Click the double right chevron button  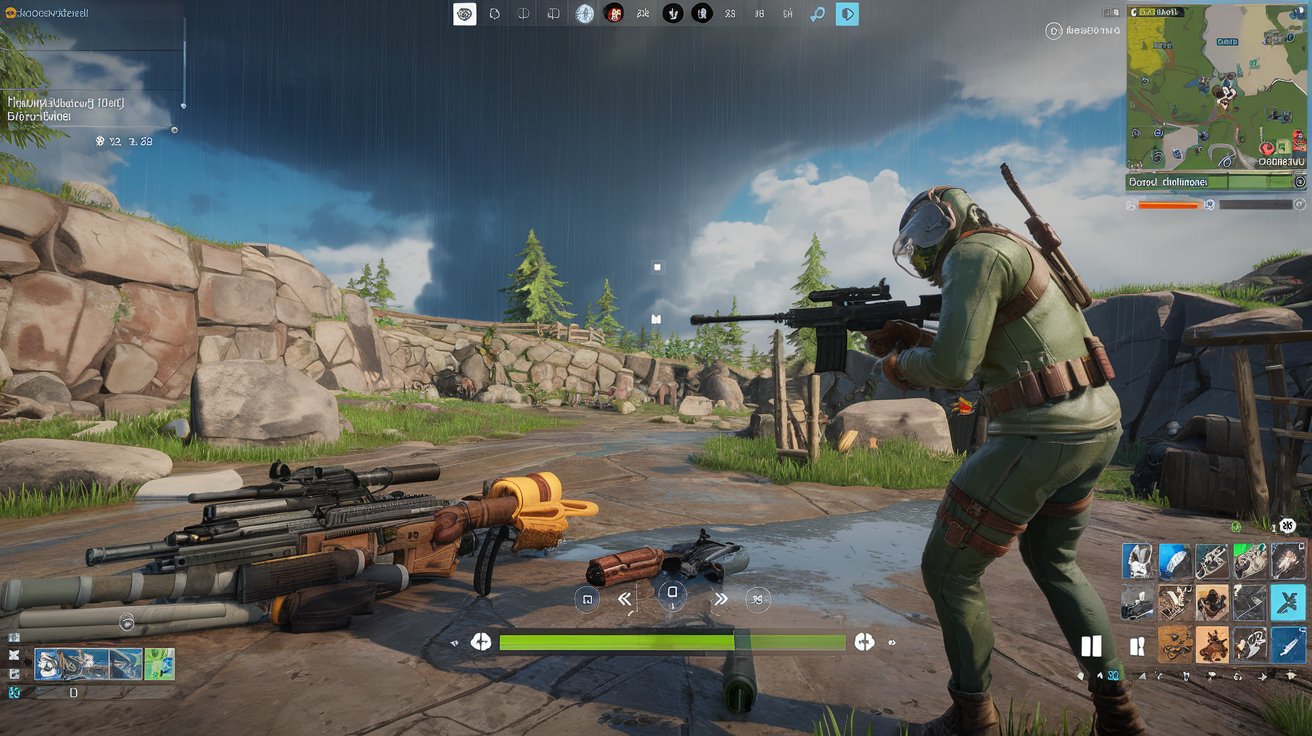pyautogui.click(x=720, y=599)
